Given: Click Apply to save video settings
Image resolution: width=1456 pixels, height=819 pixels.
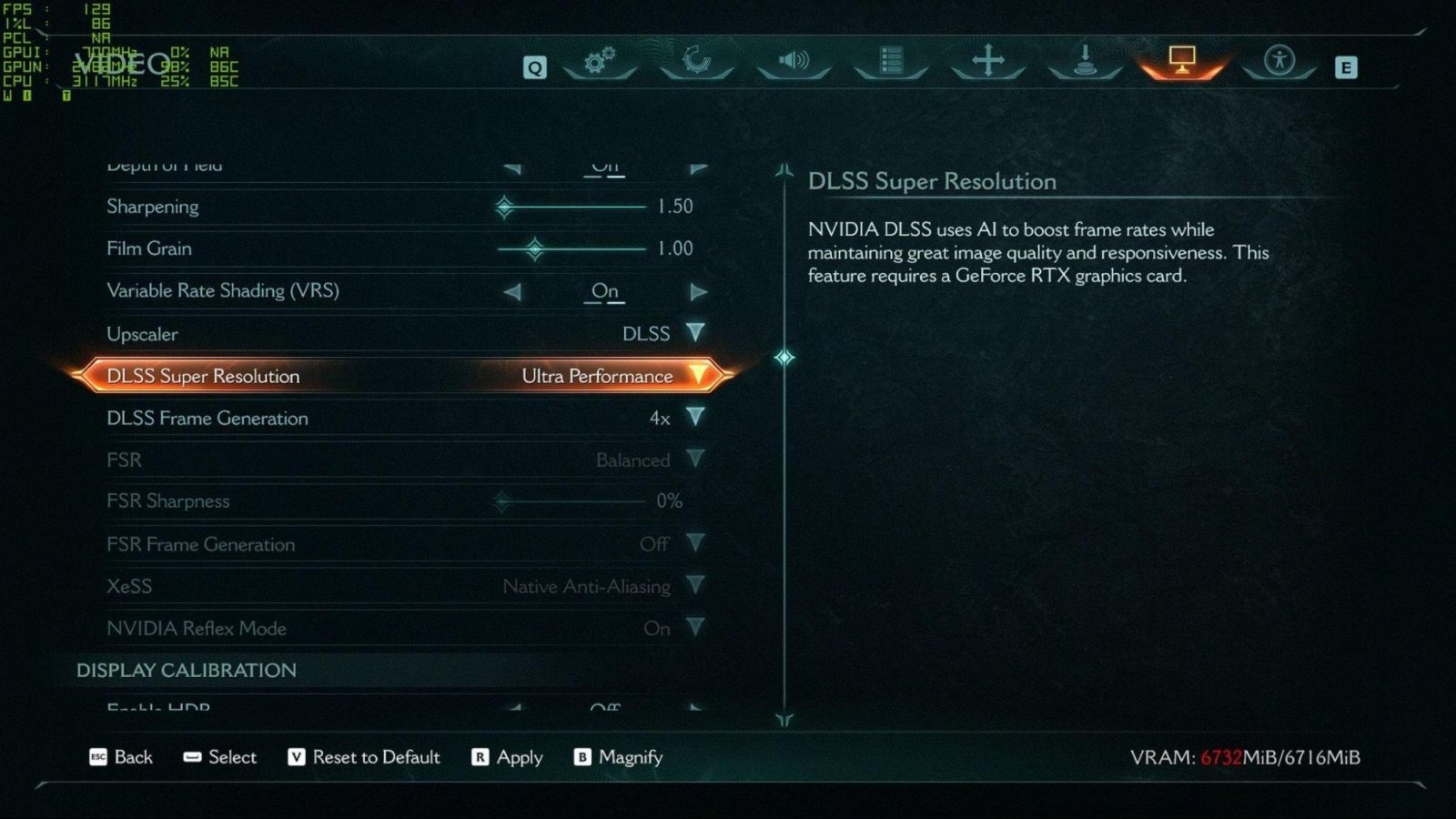Looking at the screenshot, I should click(508, 757).
